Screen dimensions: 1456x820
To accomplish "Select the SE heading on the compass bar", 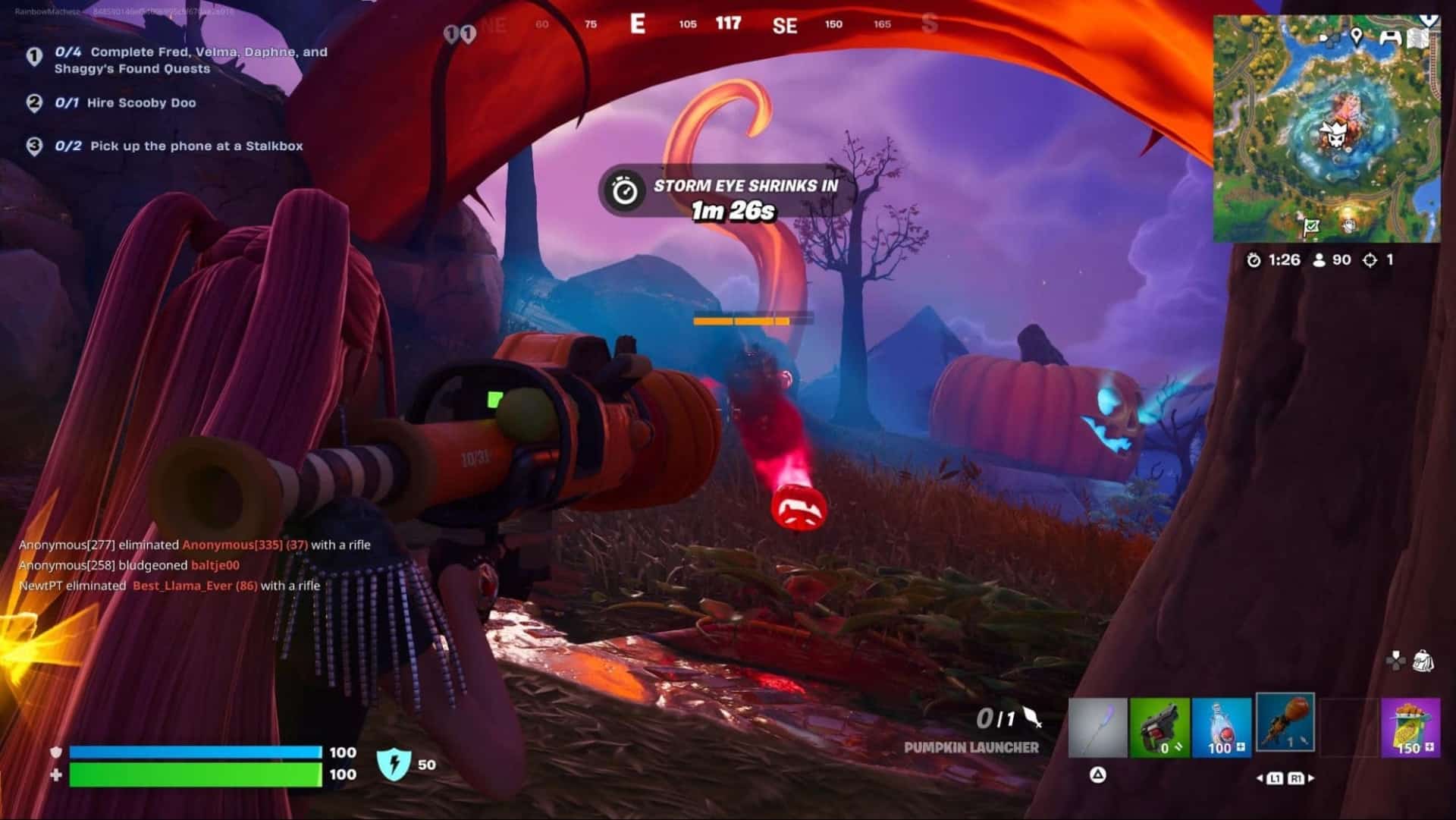I will [785, 25].
